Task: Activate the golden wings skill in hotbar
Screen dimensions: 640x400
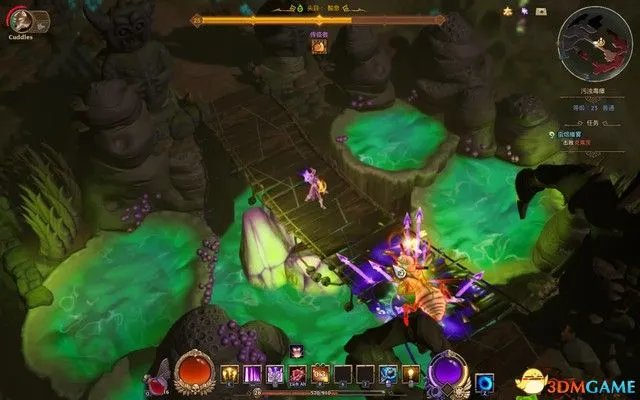Action: [x=229, y=373]
